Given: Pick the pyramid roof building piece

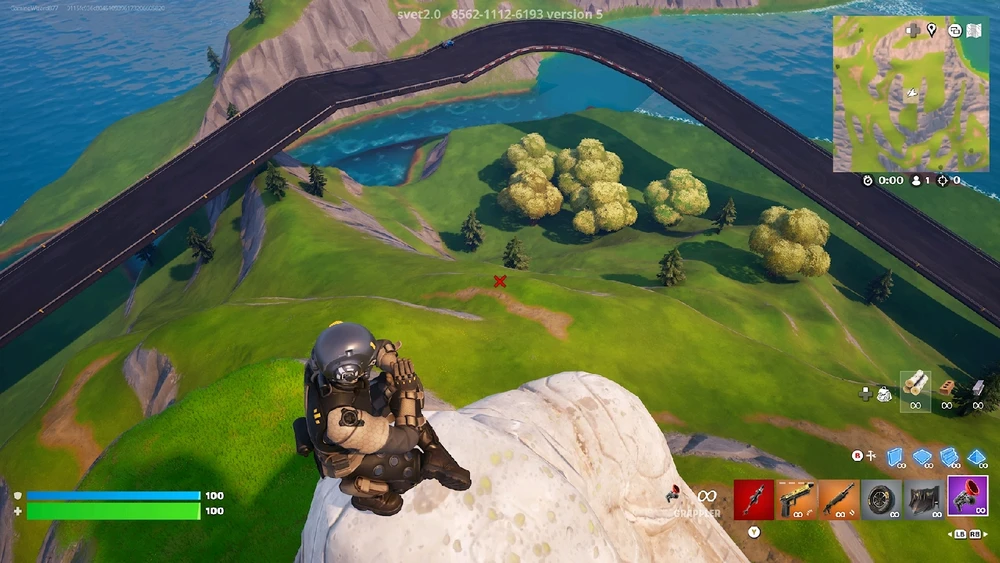Looking at the screenshot, I should 976,456.
